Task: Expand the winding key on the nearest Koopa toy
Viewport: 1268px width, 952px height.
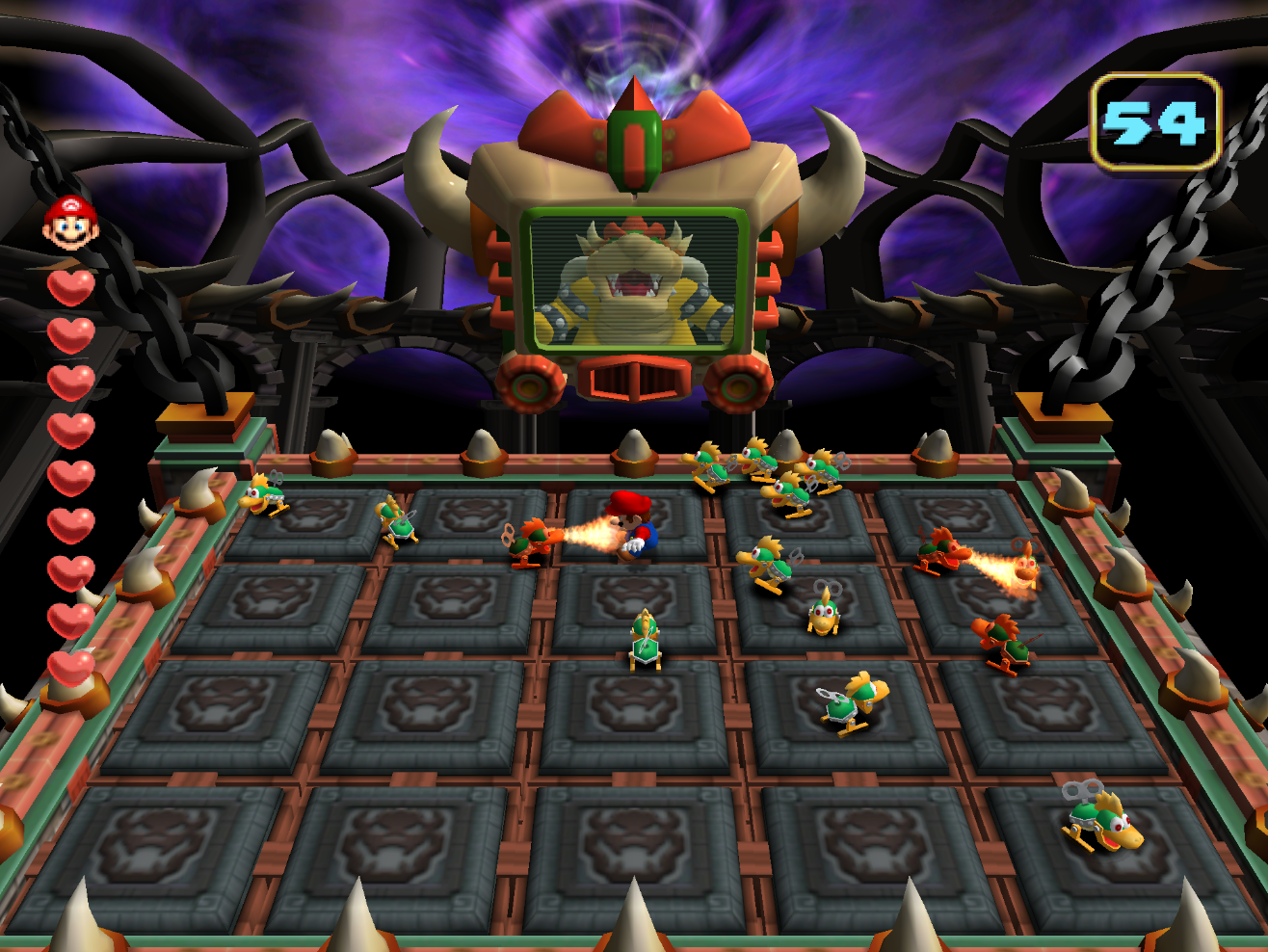Action: [1084, 790]
